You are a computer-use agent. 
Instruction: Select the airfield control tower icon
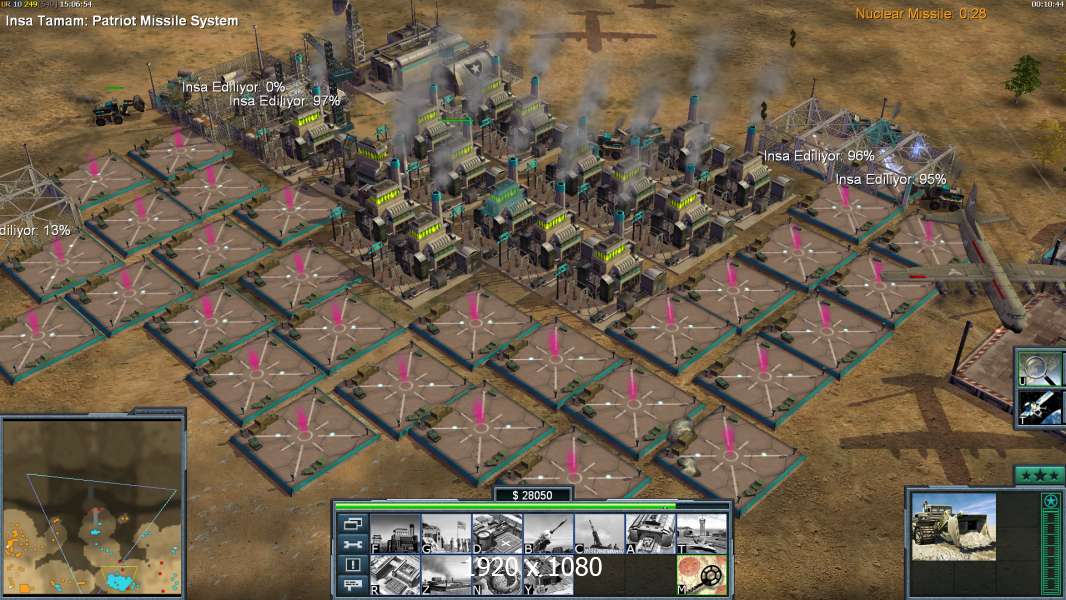702,533
